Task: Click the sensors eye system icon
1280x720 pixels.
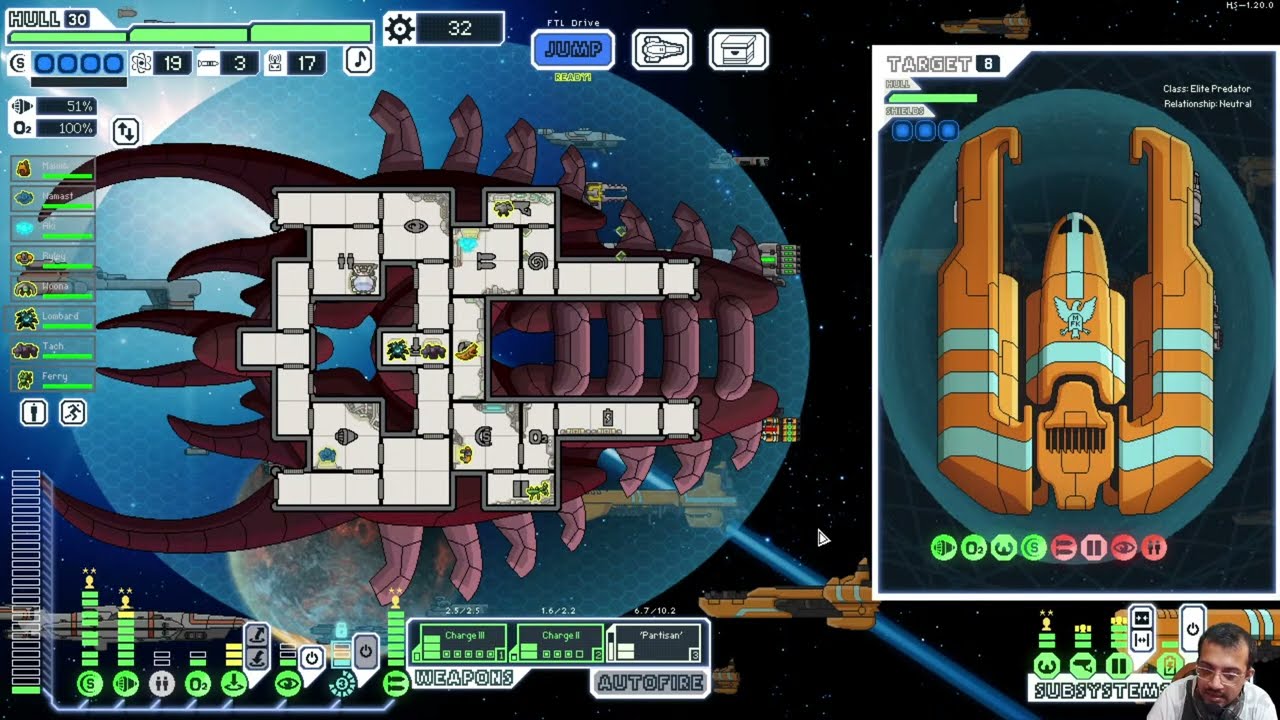Action: click(288, 684)
